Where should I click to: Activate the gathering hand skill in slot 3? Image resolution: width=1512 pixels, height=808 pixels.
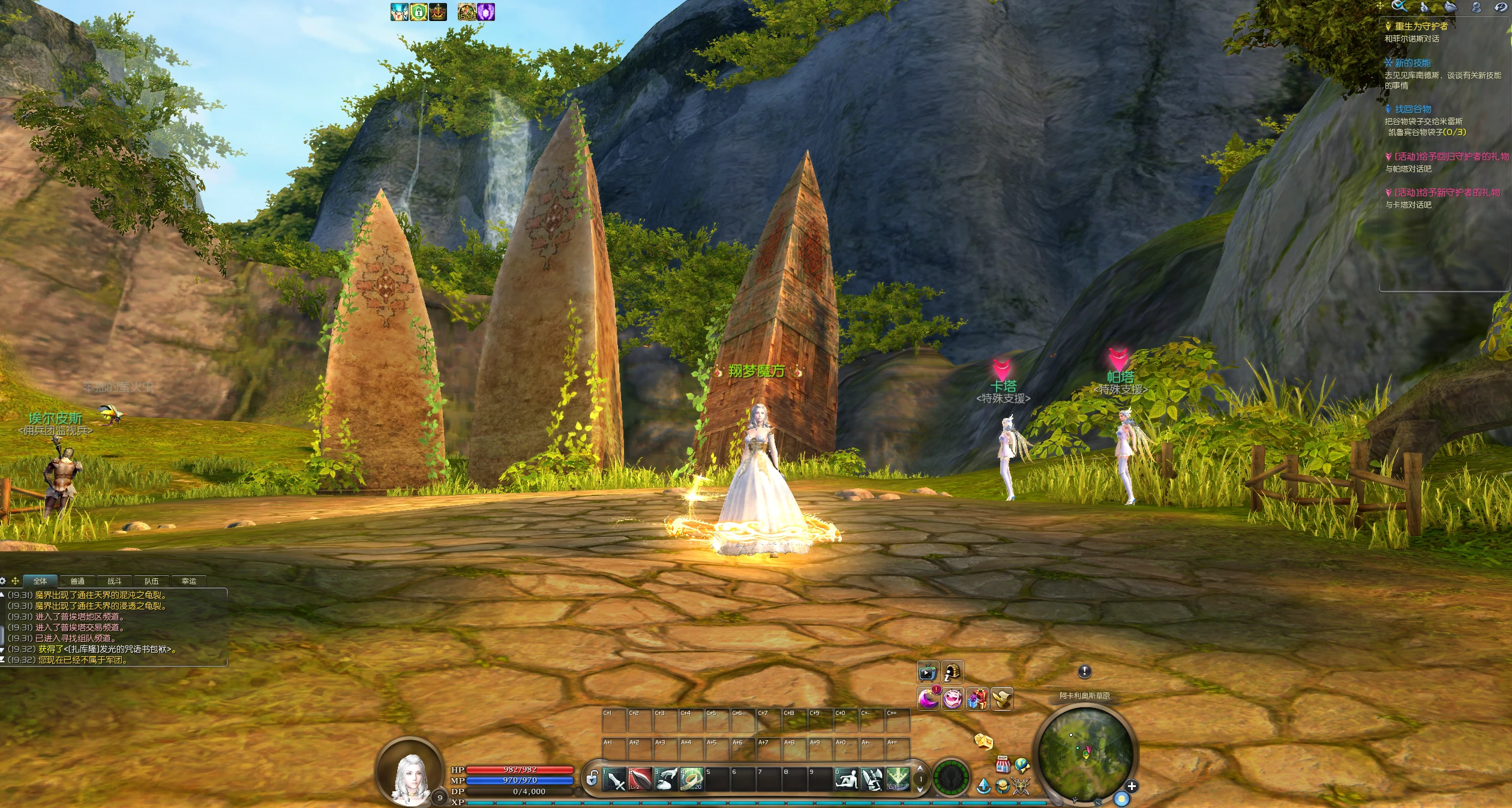tap(665, 779)
